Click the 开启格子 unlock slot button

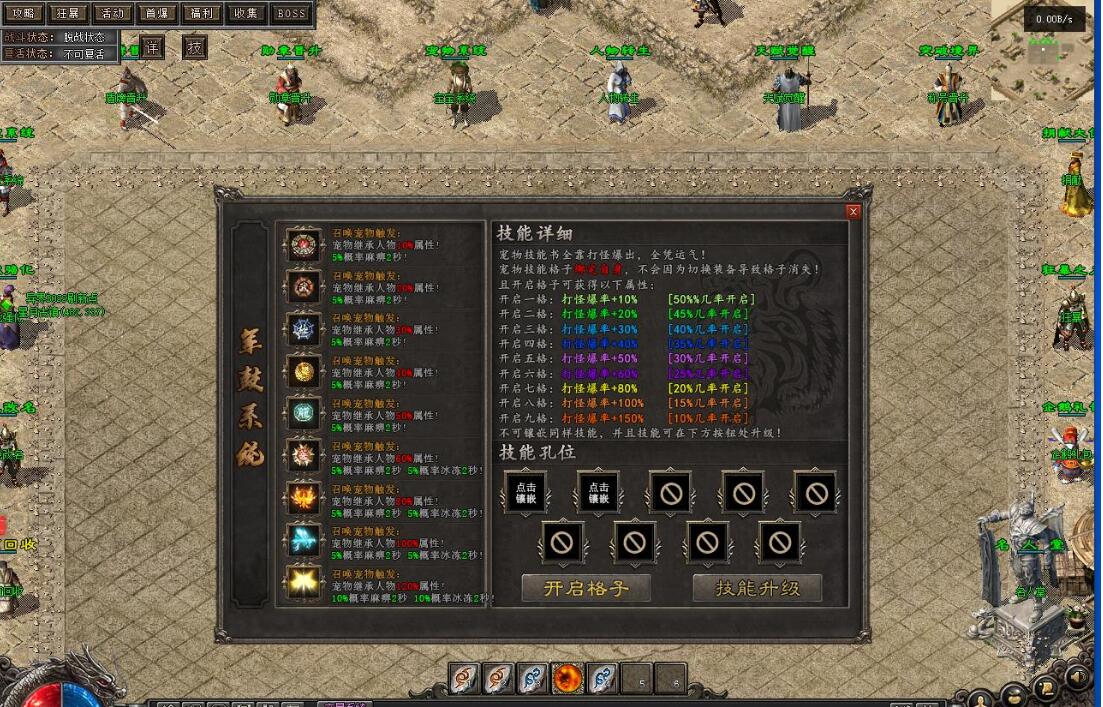tap(586, 588)
